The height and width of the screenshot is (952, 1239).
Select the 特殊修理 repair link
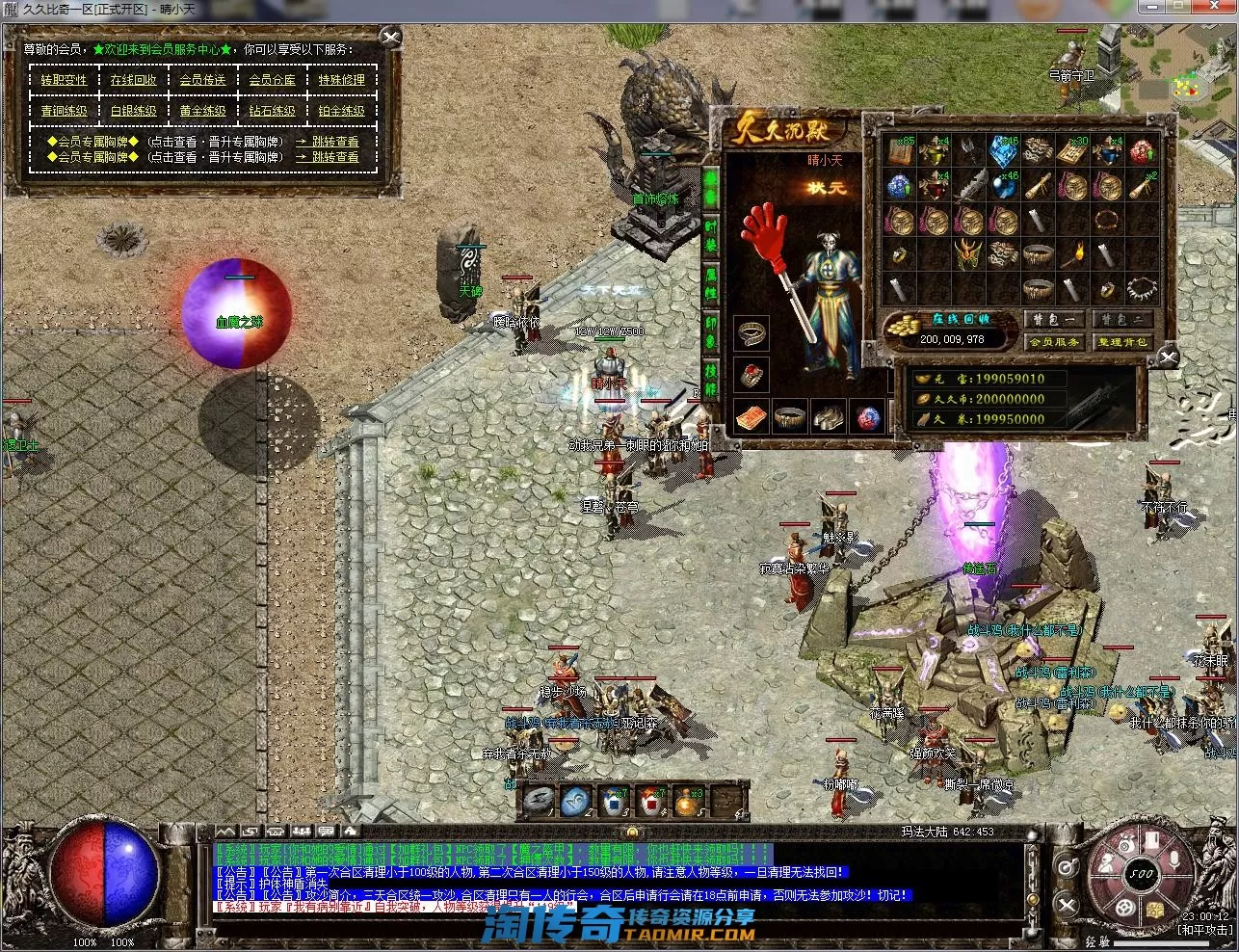341,81
